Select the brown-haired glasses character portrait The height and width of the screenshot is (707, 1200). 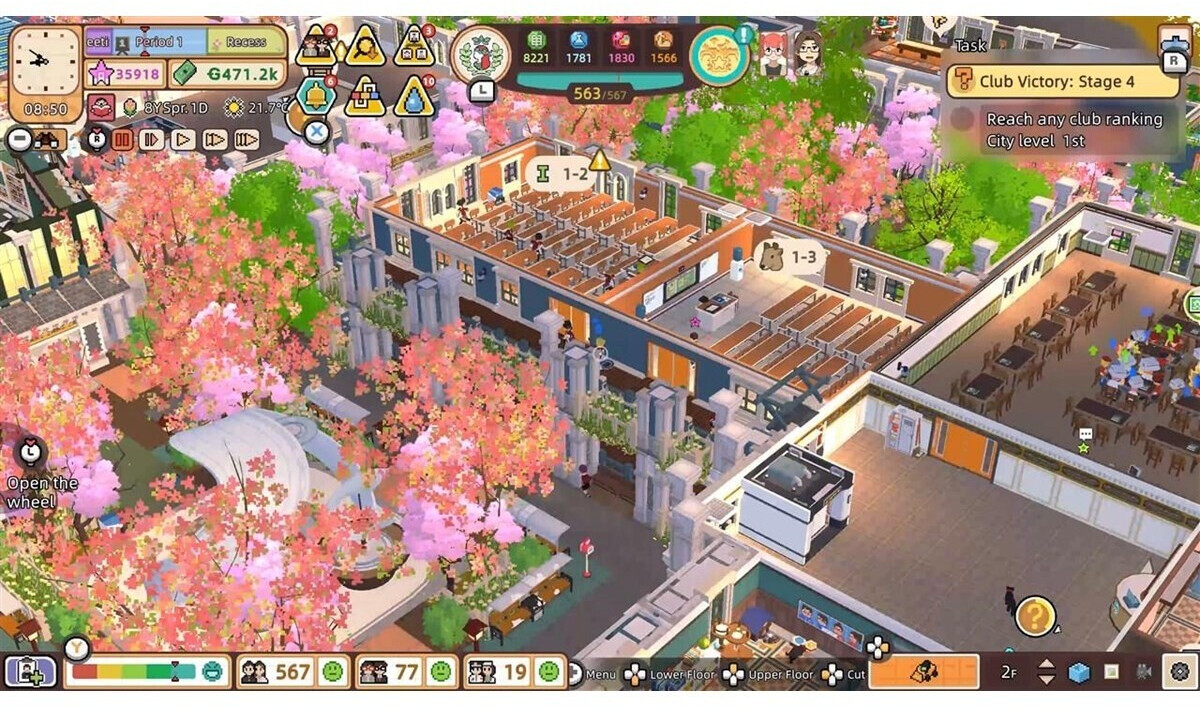coord(808,52)
